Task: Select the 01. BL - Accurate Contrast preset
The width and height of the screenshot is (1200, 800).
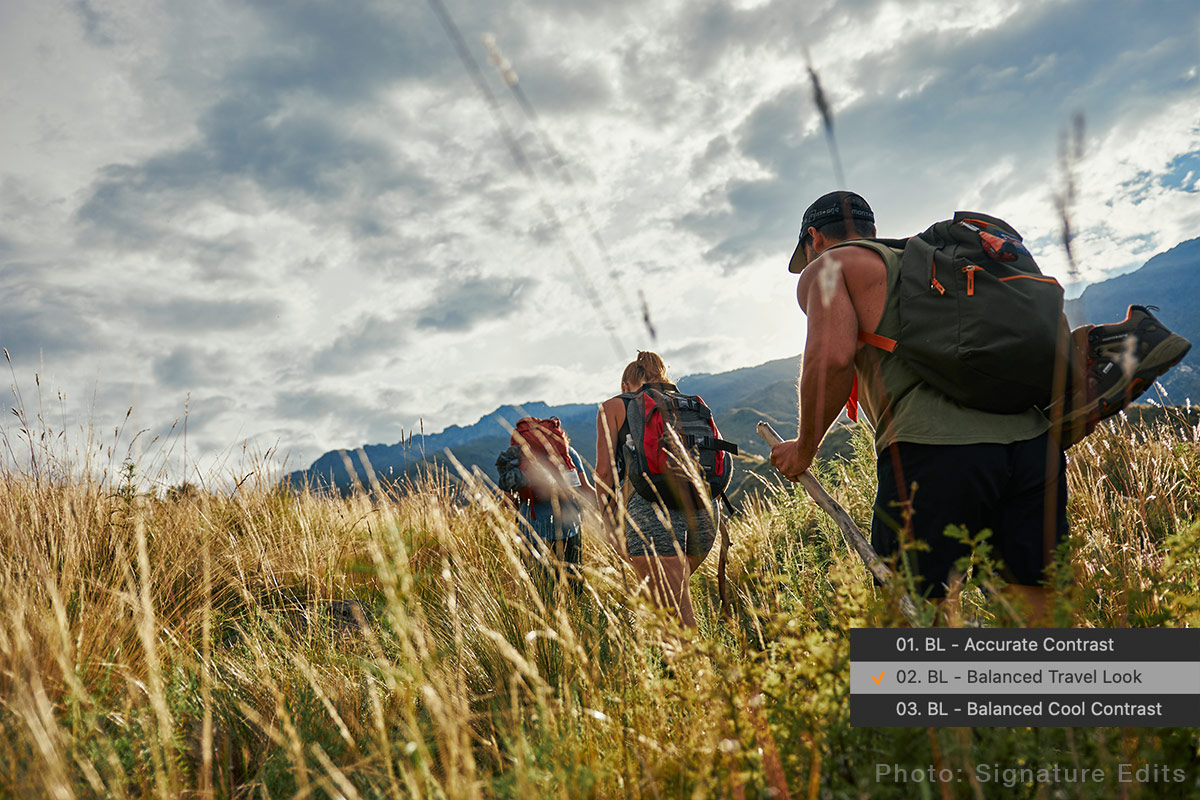Action: [1004, 645]
